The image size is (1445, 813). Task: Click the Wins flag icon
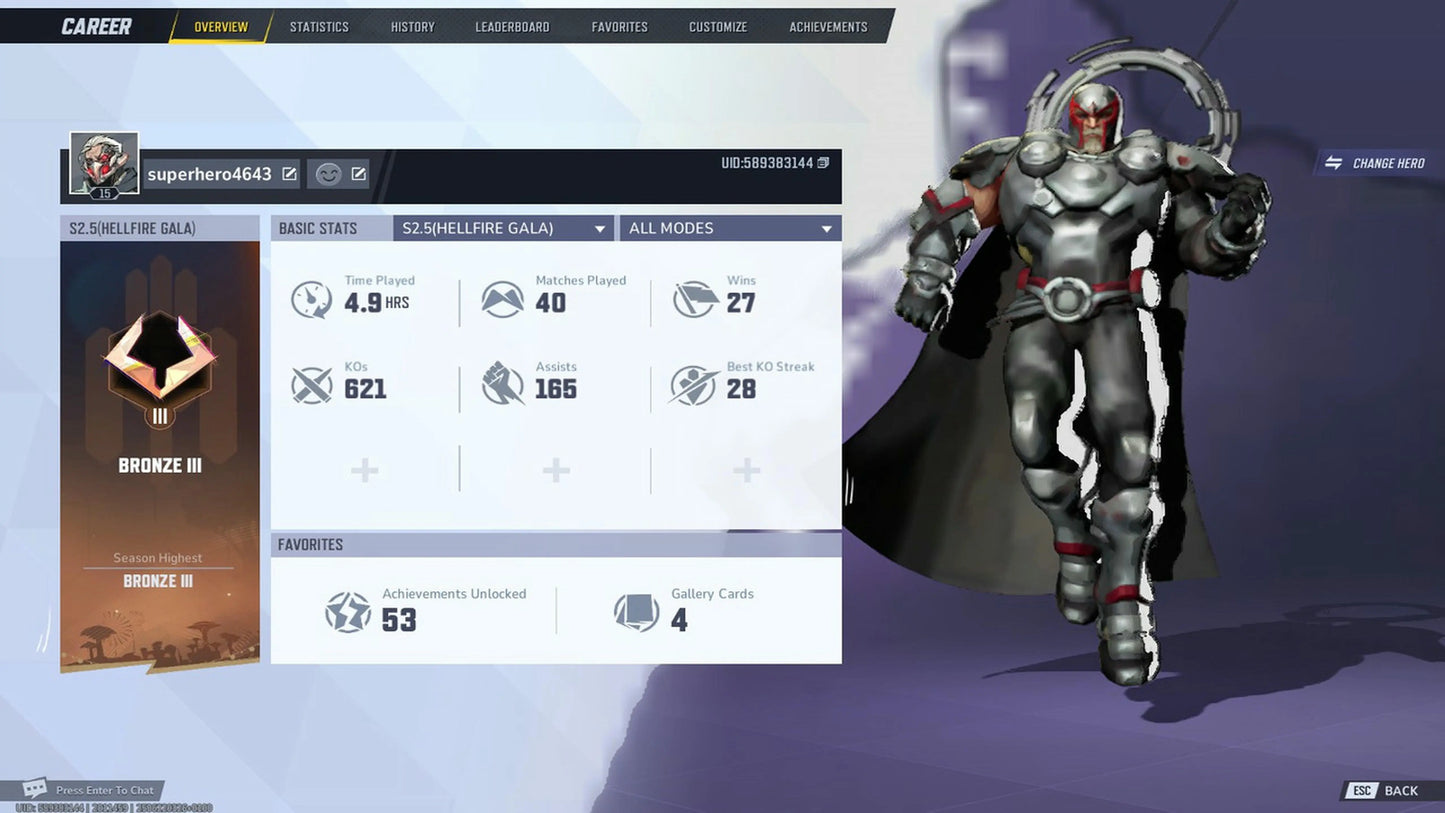click(692, 296)
